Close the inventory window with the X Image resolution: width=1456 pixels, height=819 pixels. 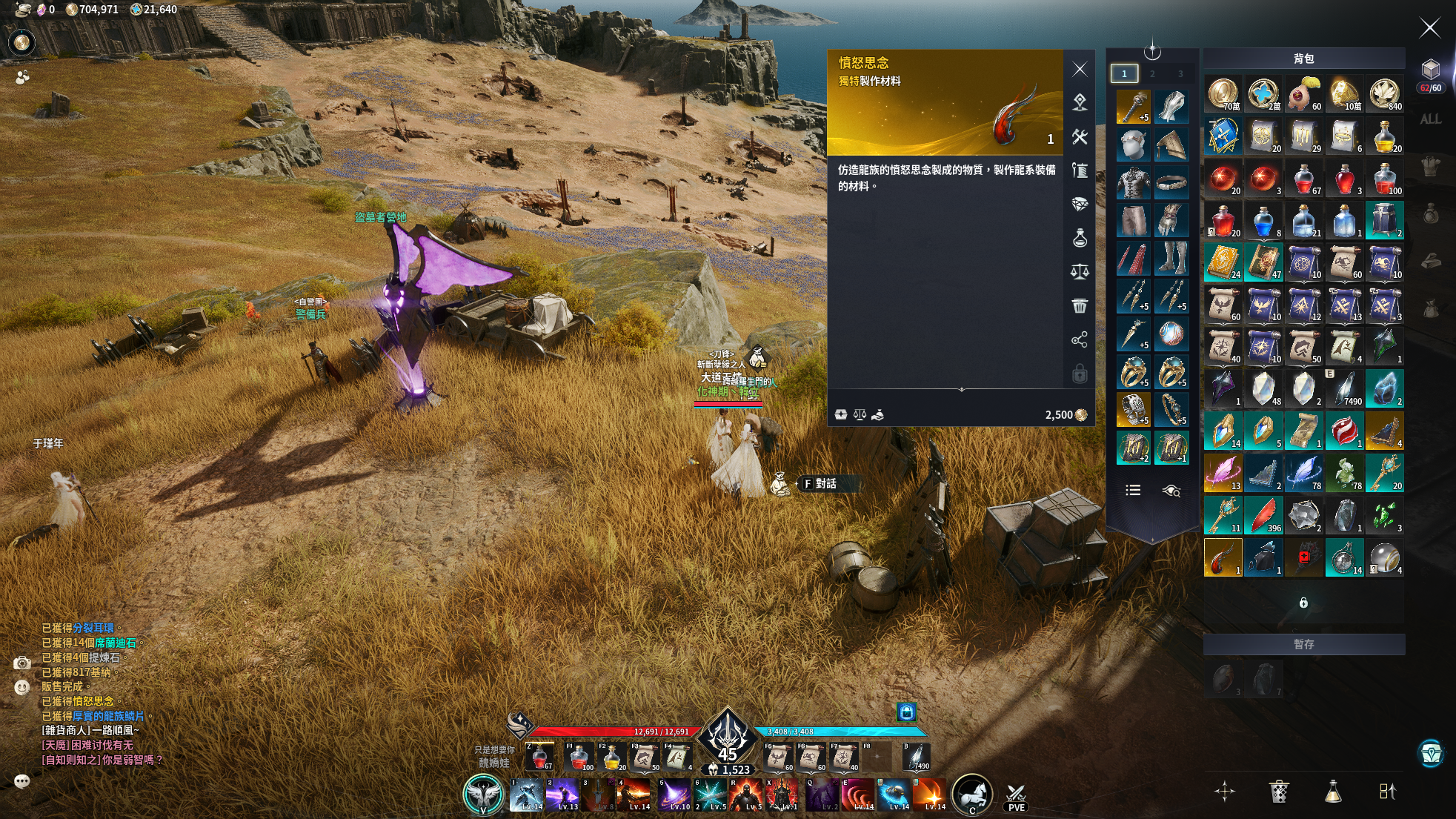tap(1429, 28)
